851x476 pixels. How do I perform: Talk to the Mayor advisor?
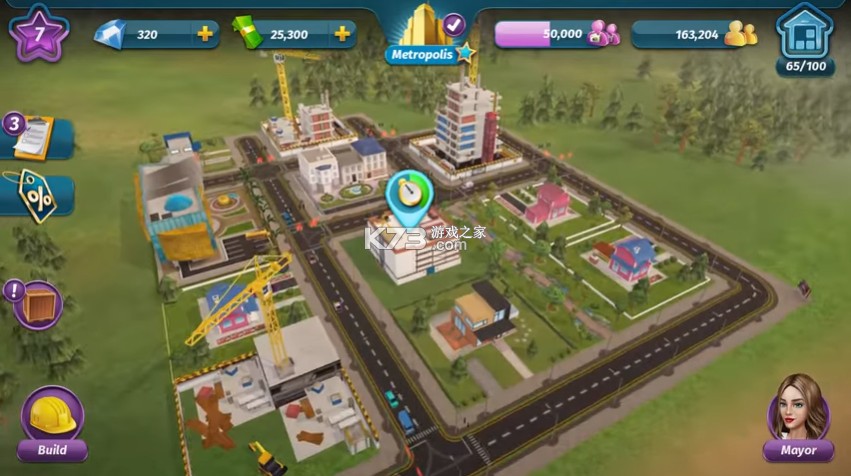pos(798,416)
